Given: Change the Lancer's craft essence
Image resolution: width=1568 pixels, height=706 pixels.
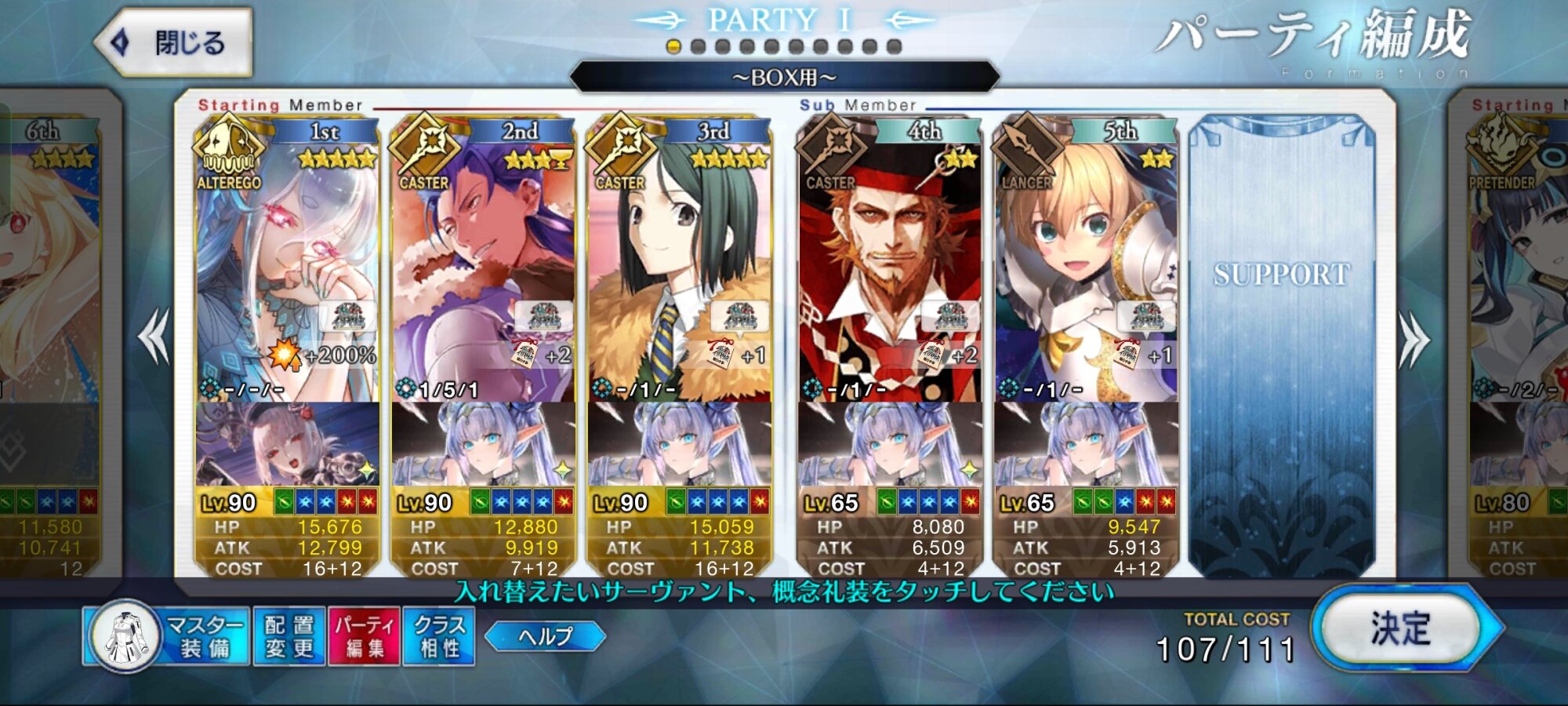Looking at the screenshot, I should tap(1085, 444).
